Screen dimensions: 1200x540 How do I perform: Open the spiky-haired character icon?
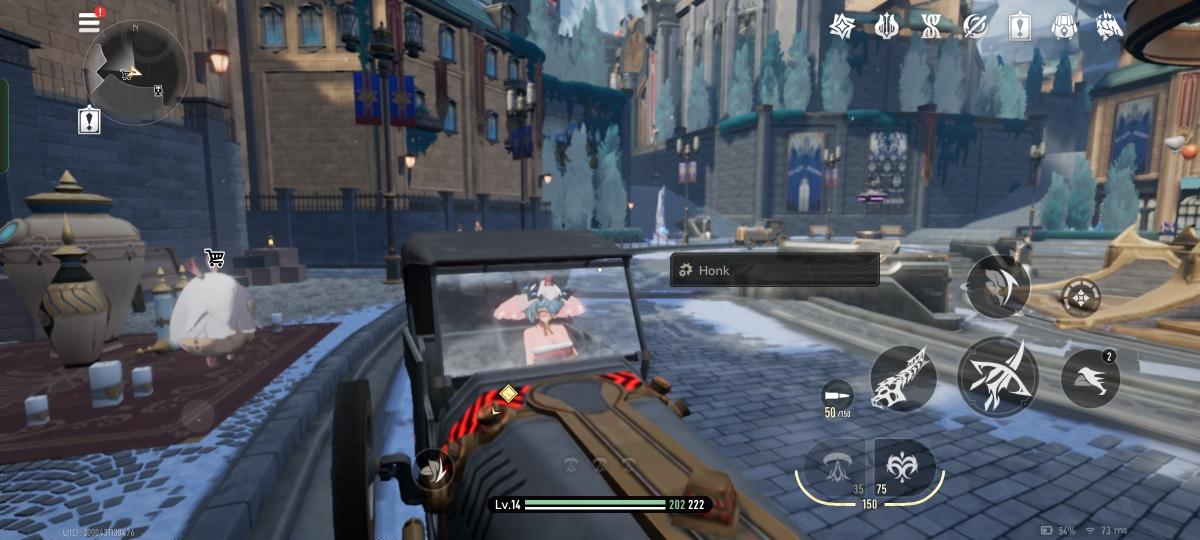click(x=1110, y=26)
